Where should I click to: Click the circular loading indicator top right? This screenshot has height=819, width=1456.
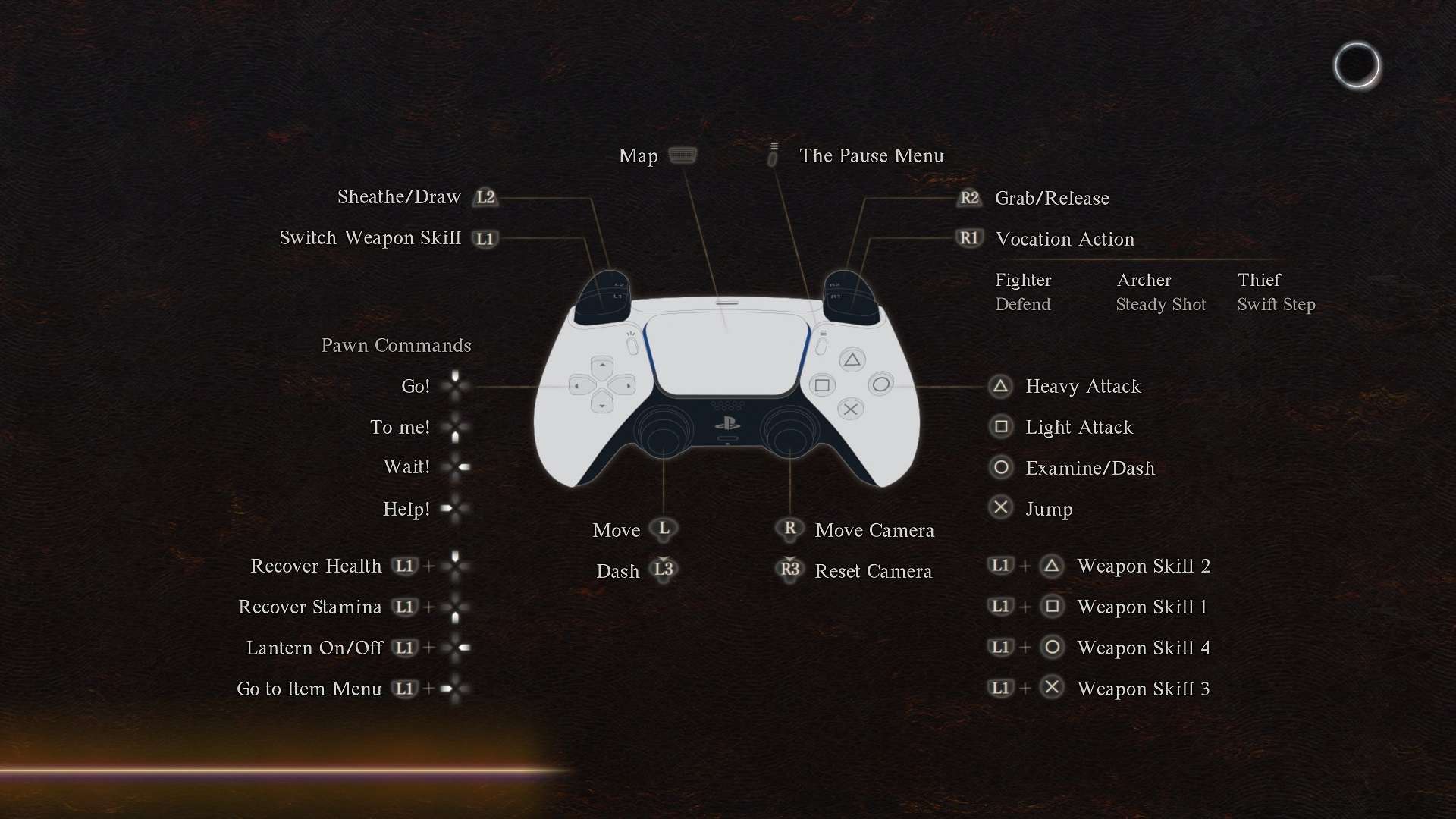pyautogui.click(x=1358, y=65)
